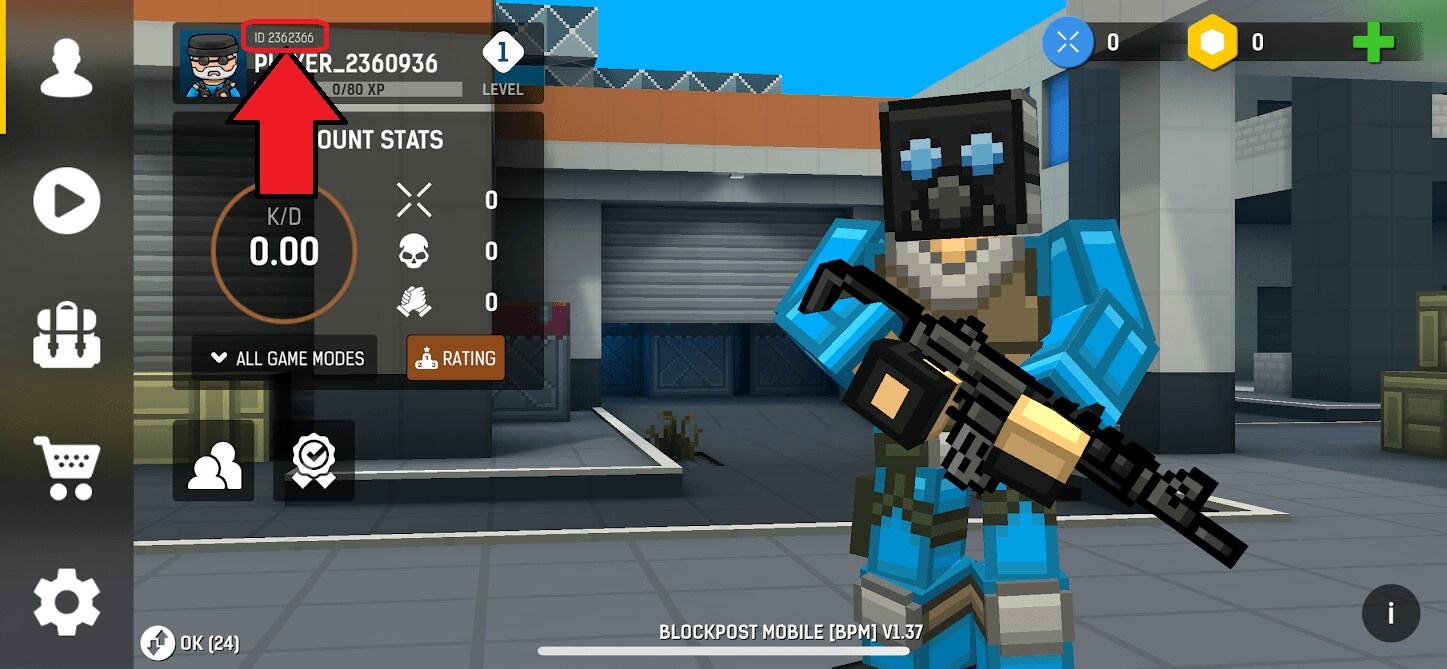Open the Rating leaderboard button

tap(455, 358)
